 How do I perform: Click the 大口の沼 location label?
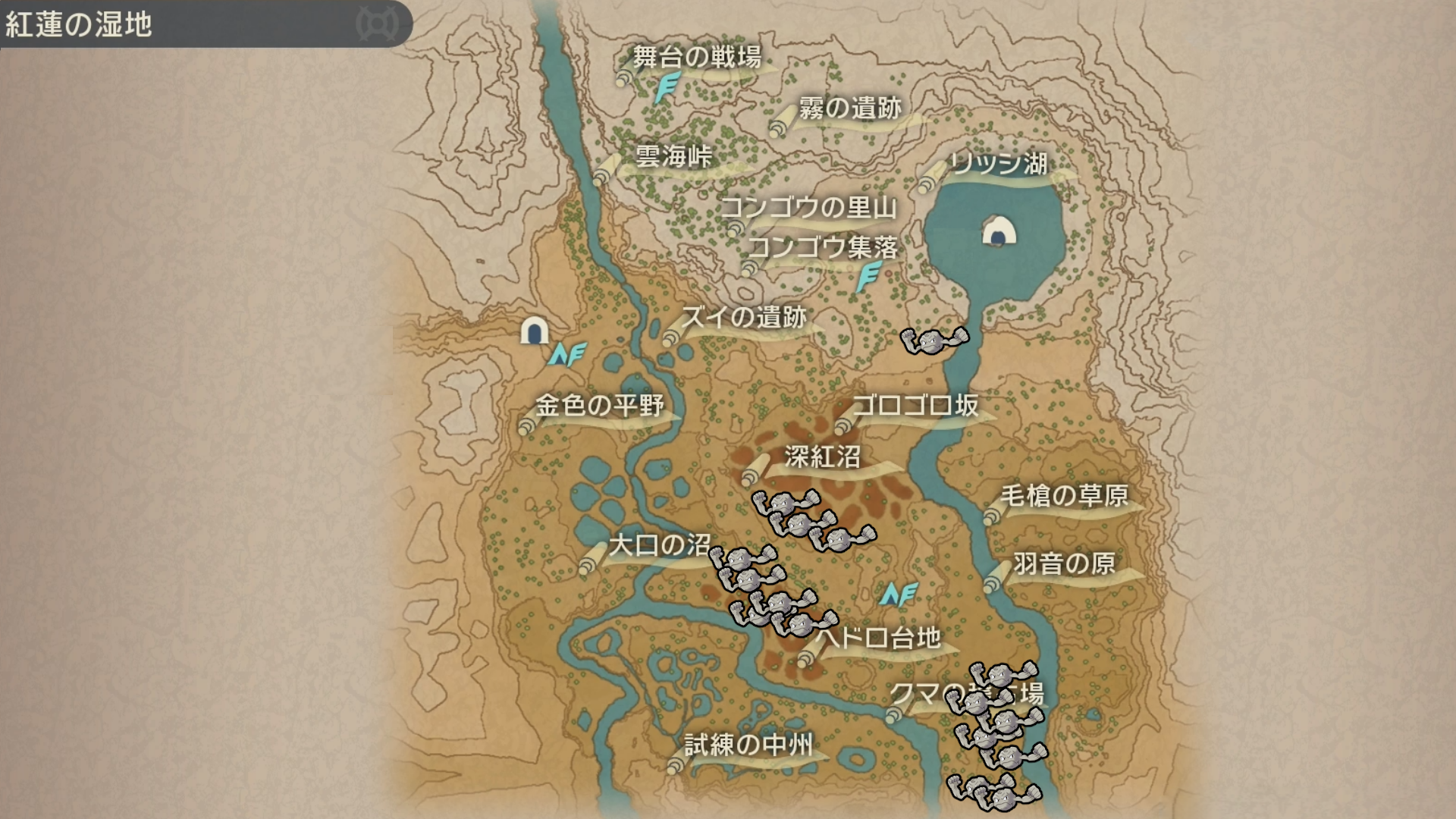[x=660, y=545]
